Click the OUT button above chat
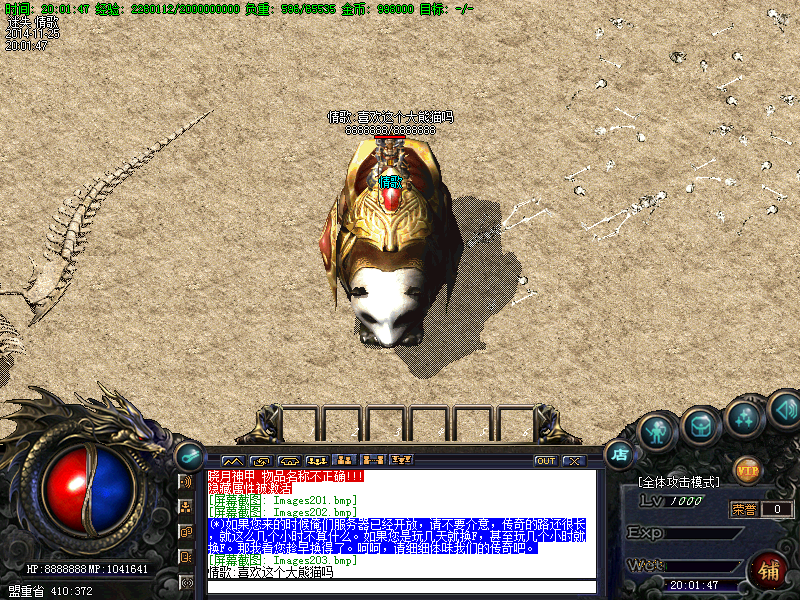This screenshot has width=800, height=600. click(x=546, y=461)
